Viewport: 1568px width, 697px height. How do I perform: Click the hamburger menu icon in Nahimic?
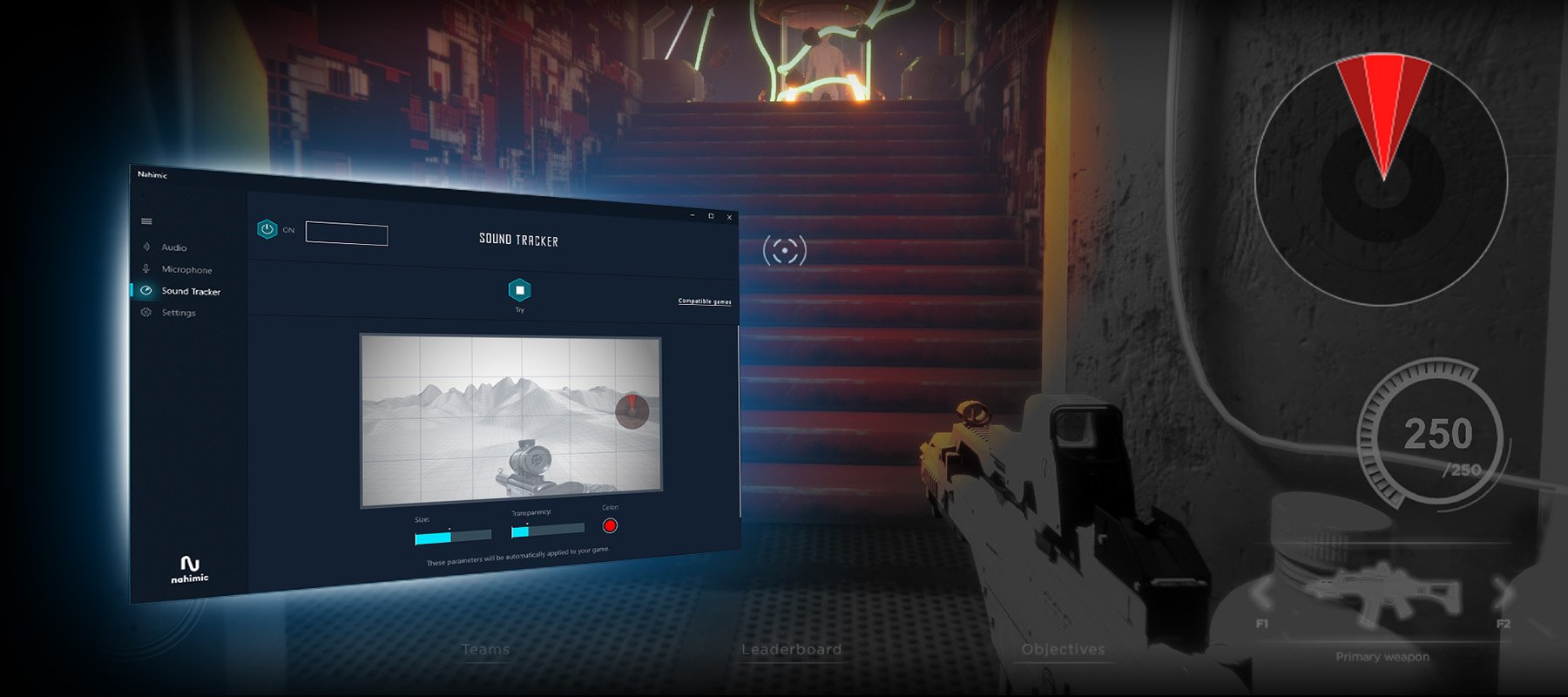[x=146, y=221]
